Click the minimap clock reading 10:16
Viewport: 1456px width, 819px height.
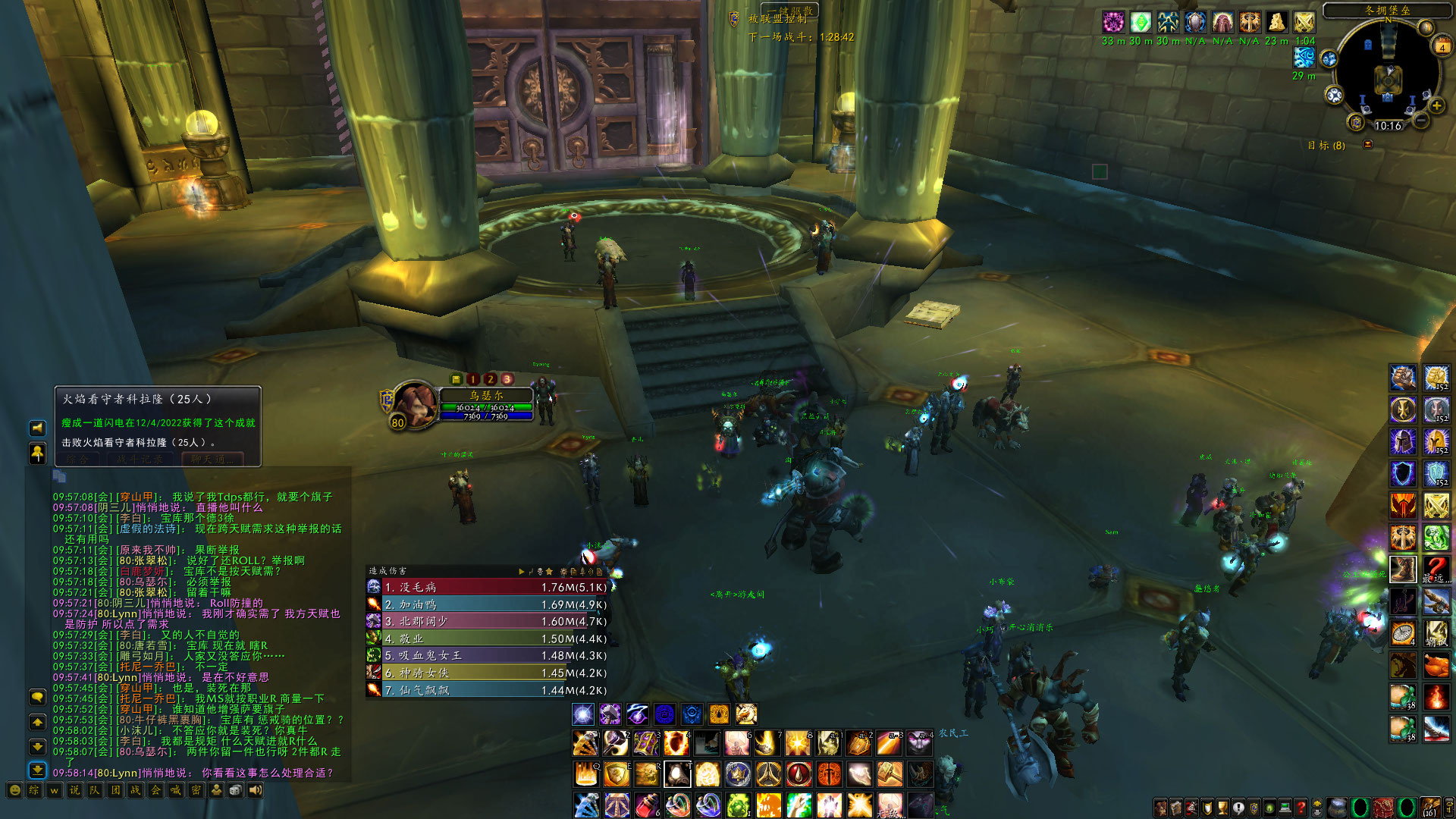[x=1388, y=126]
